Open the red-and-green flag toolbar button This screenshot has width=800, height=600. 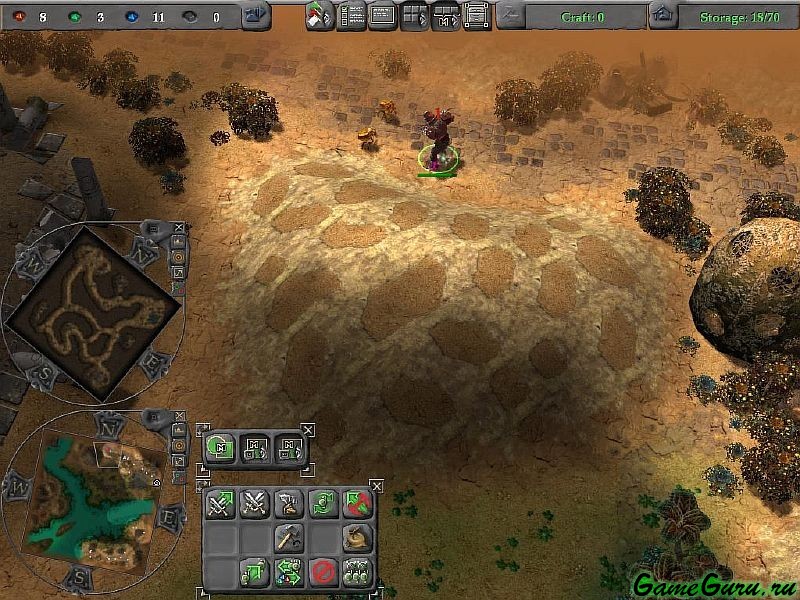320,16
